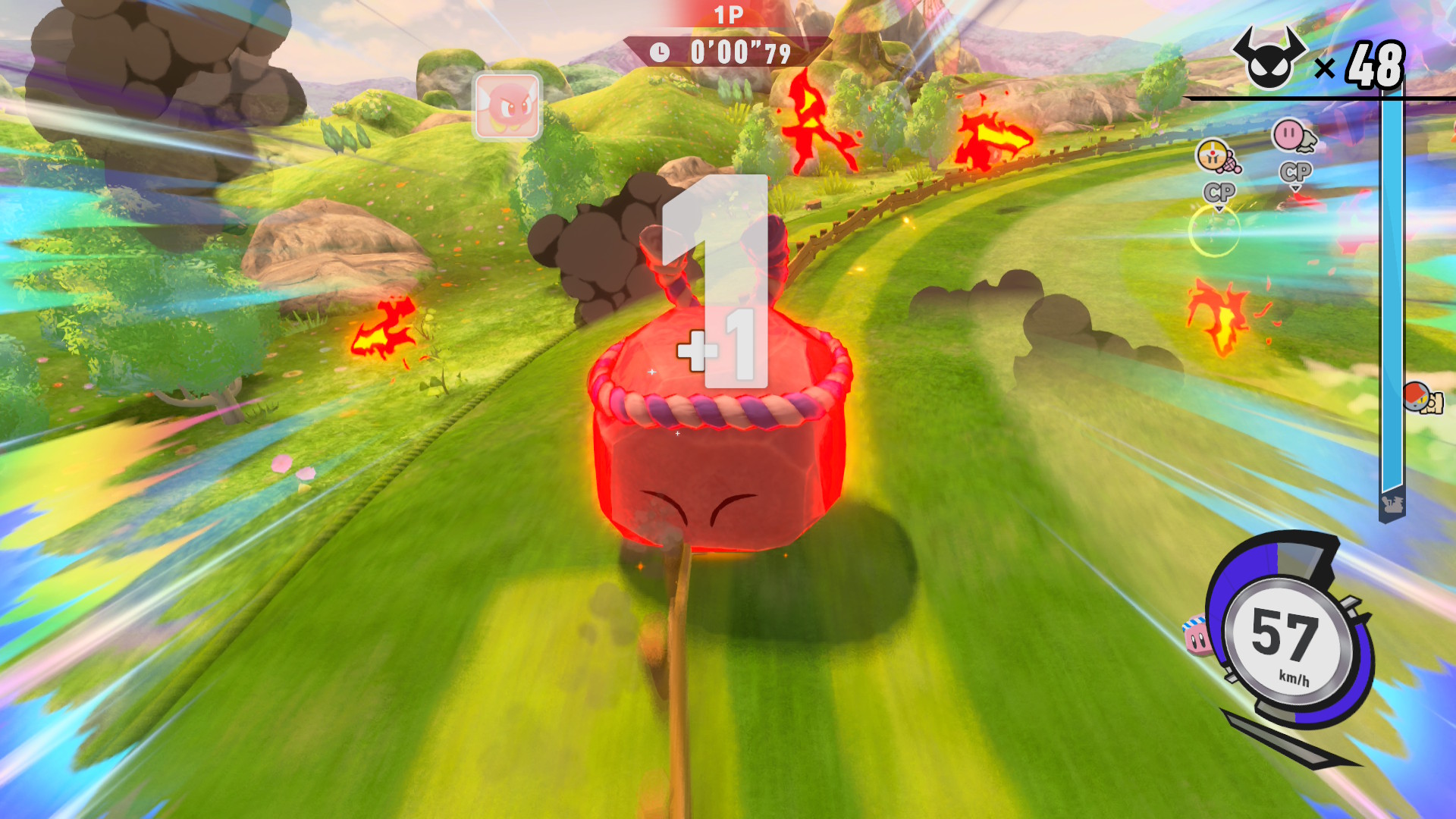Select the yellow-helmet CP racer marker
This screenshot has height=819, width=1456.
(x=1216, y=156)
